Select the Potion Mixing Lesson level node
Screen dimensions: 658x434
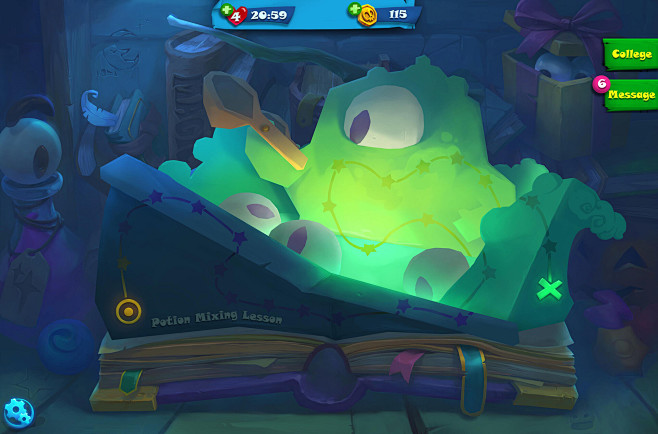coord(128,311)
